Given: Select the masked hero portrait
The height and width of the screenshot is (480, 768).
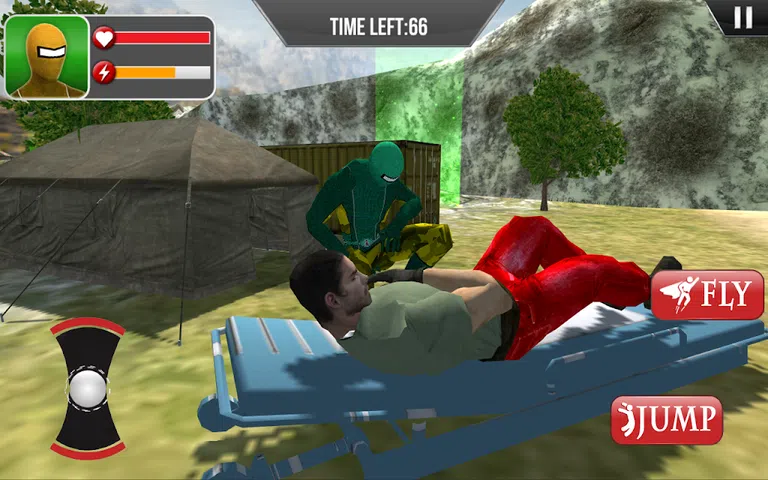Looking at the screenshot, I should 47,56.
